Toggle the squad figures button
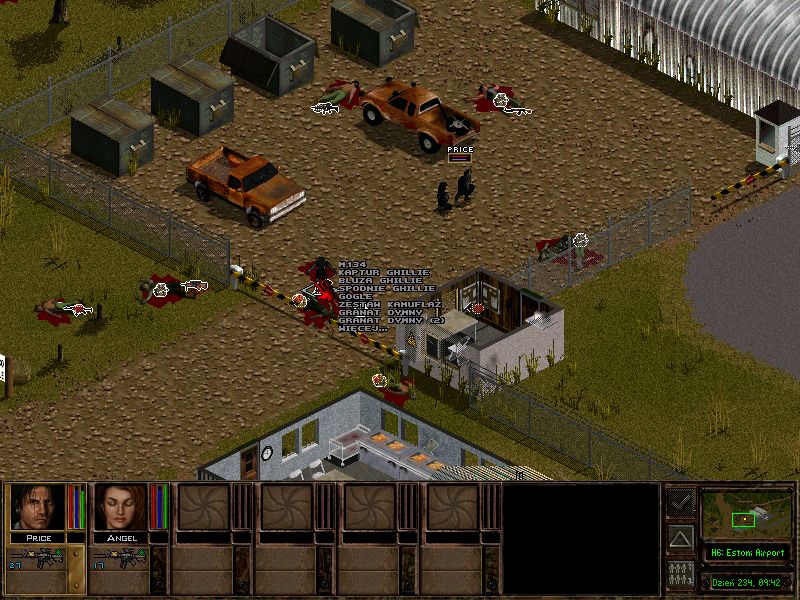Viewport: 800px width, 600px height. pos(681,574)
